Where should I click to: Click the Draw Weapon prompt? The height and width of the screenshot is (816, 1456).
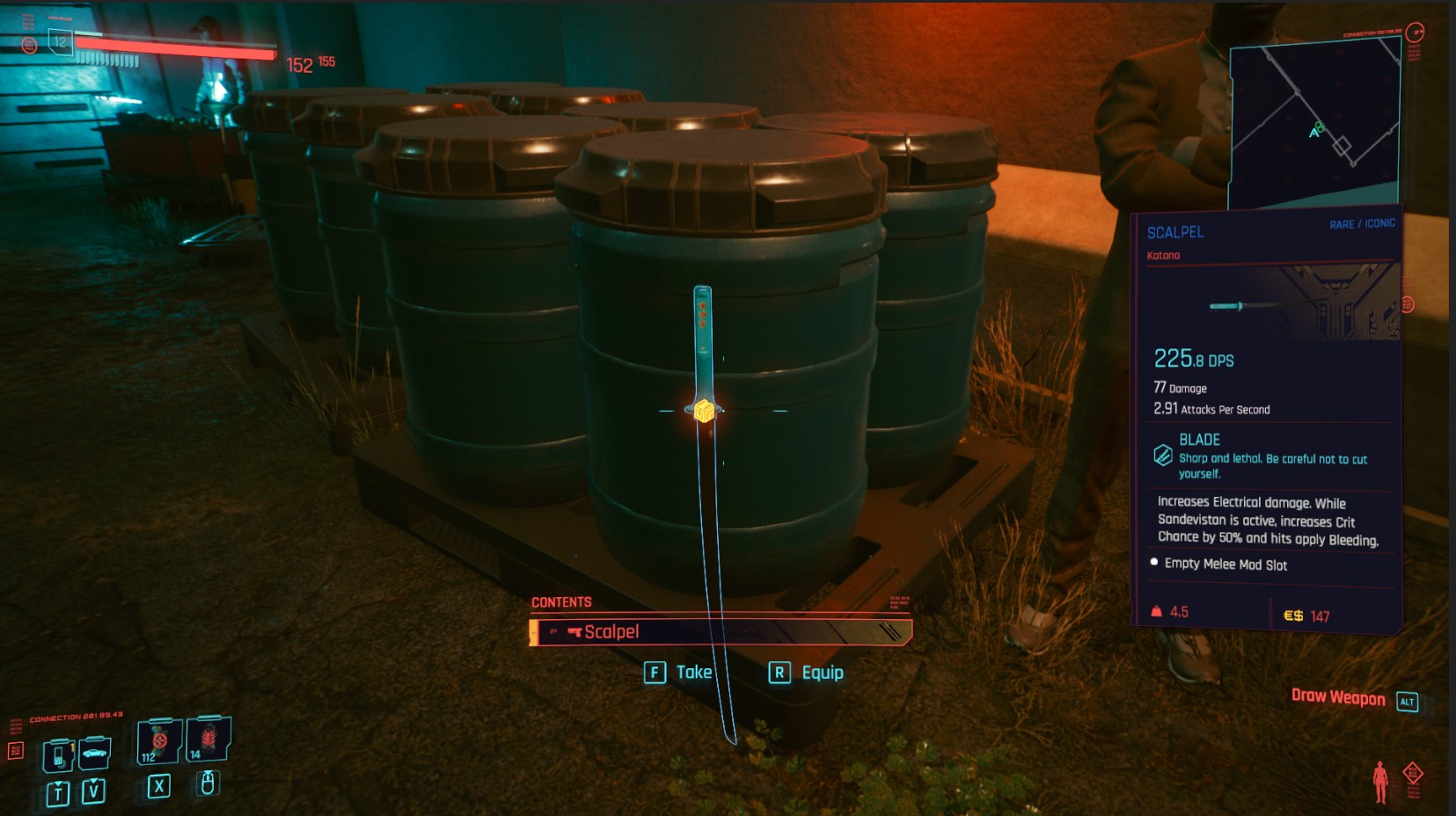tap(1340, 697)
